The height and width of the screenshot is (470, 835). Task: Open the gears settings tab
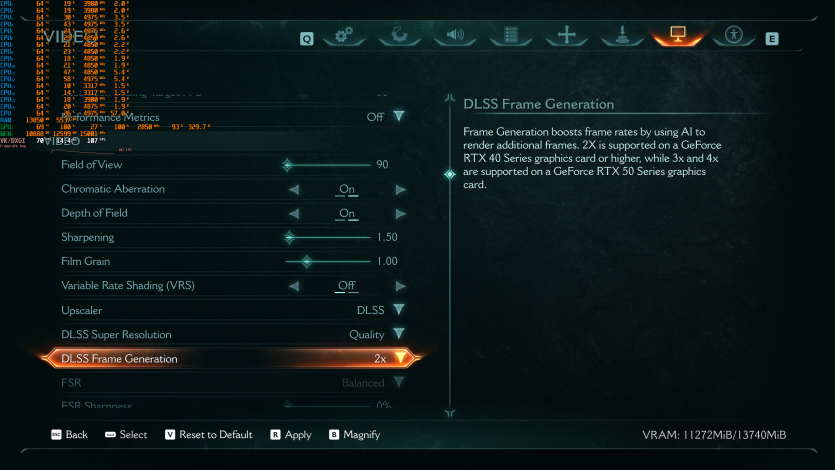click(345, 36)
